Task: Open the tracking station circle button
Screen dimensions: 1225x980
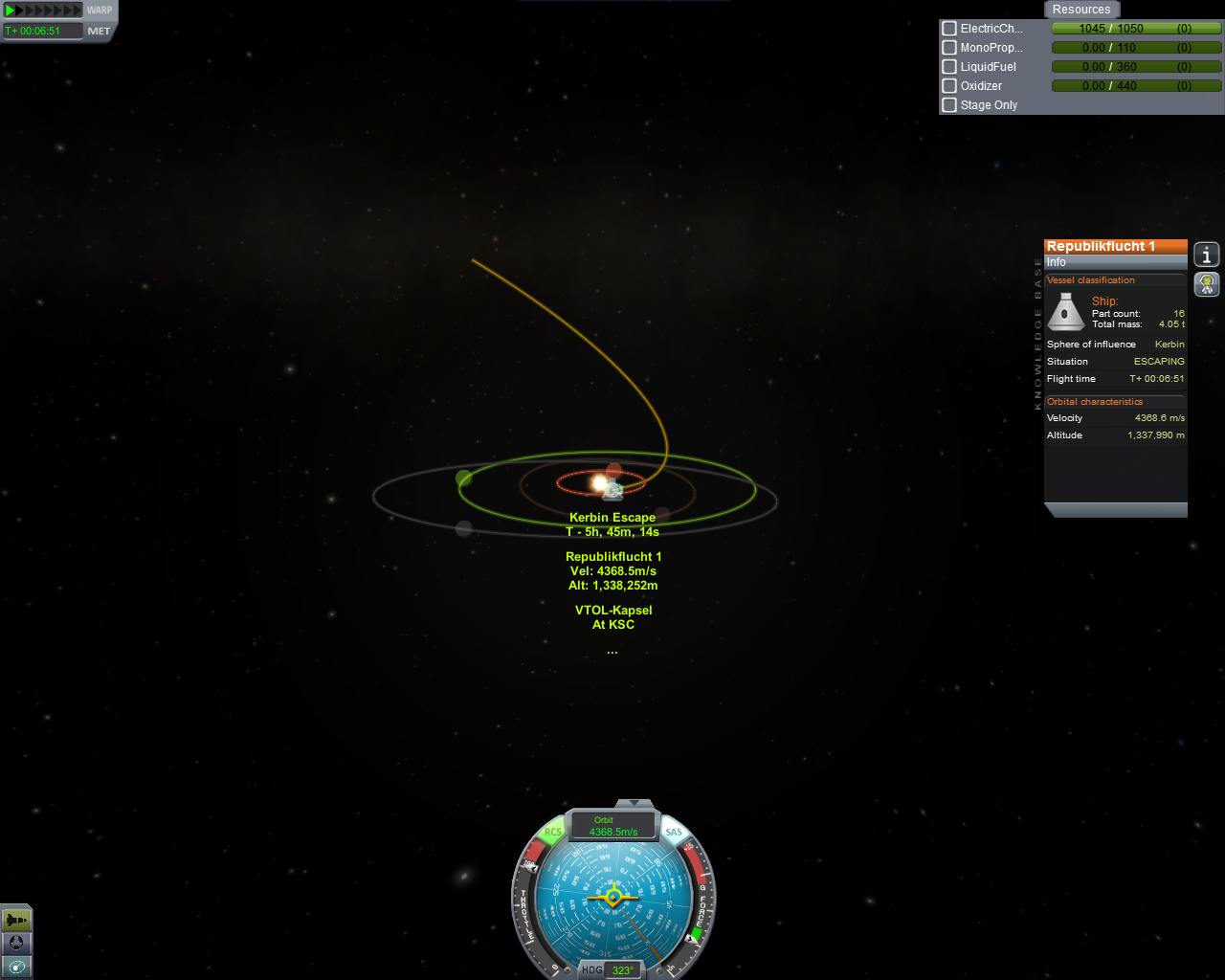Action: click(16, 944)
